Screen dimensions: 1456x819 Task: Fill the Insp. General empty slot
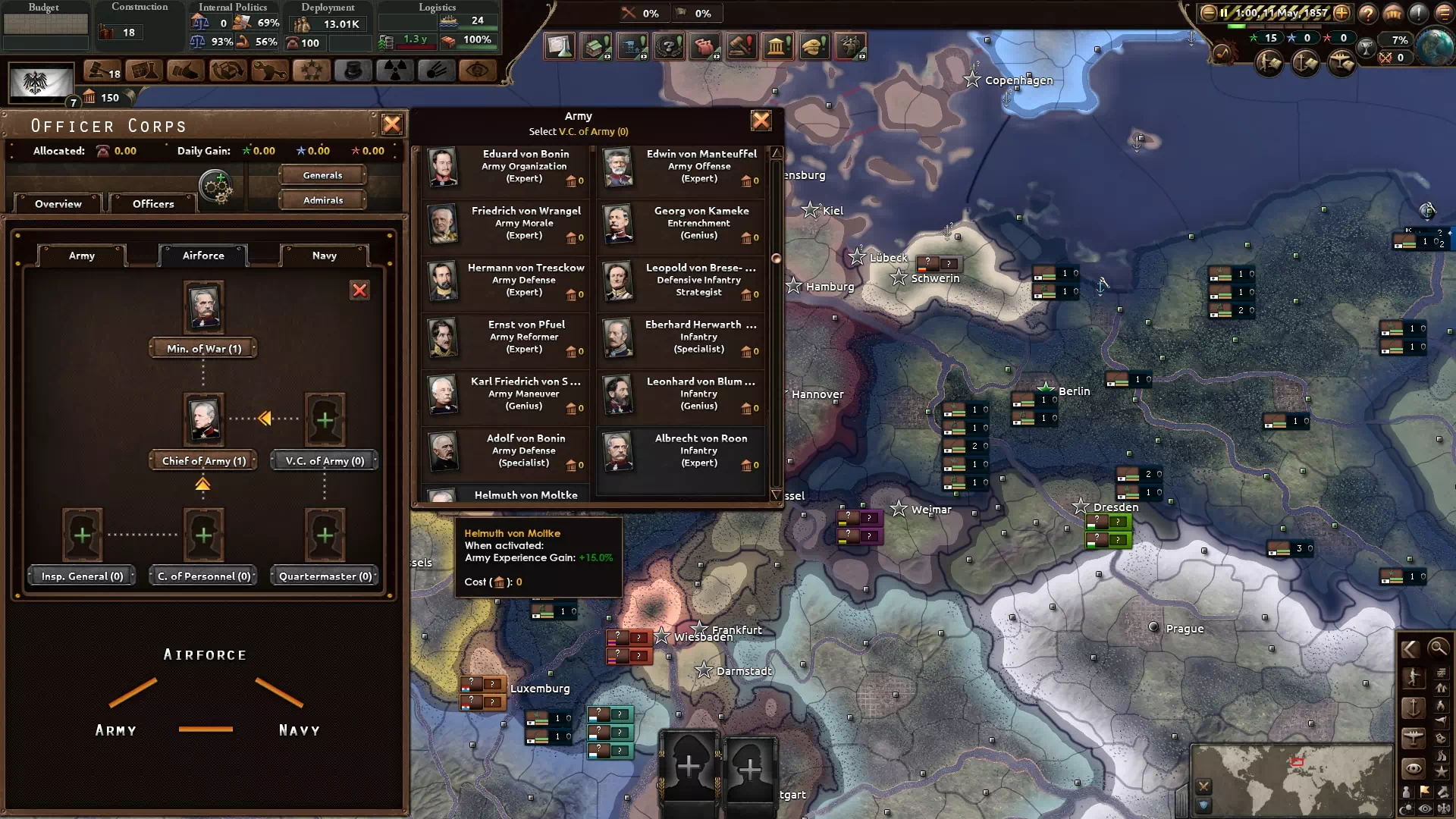[82, 535]
